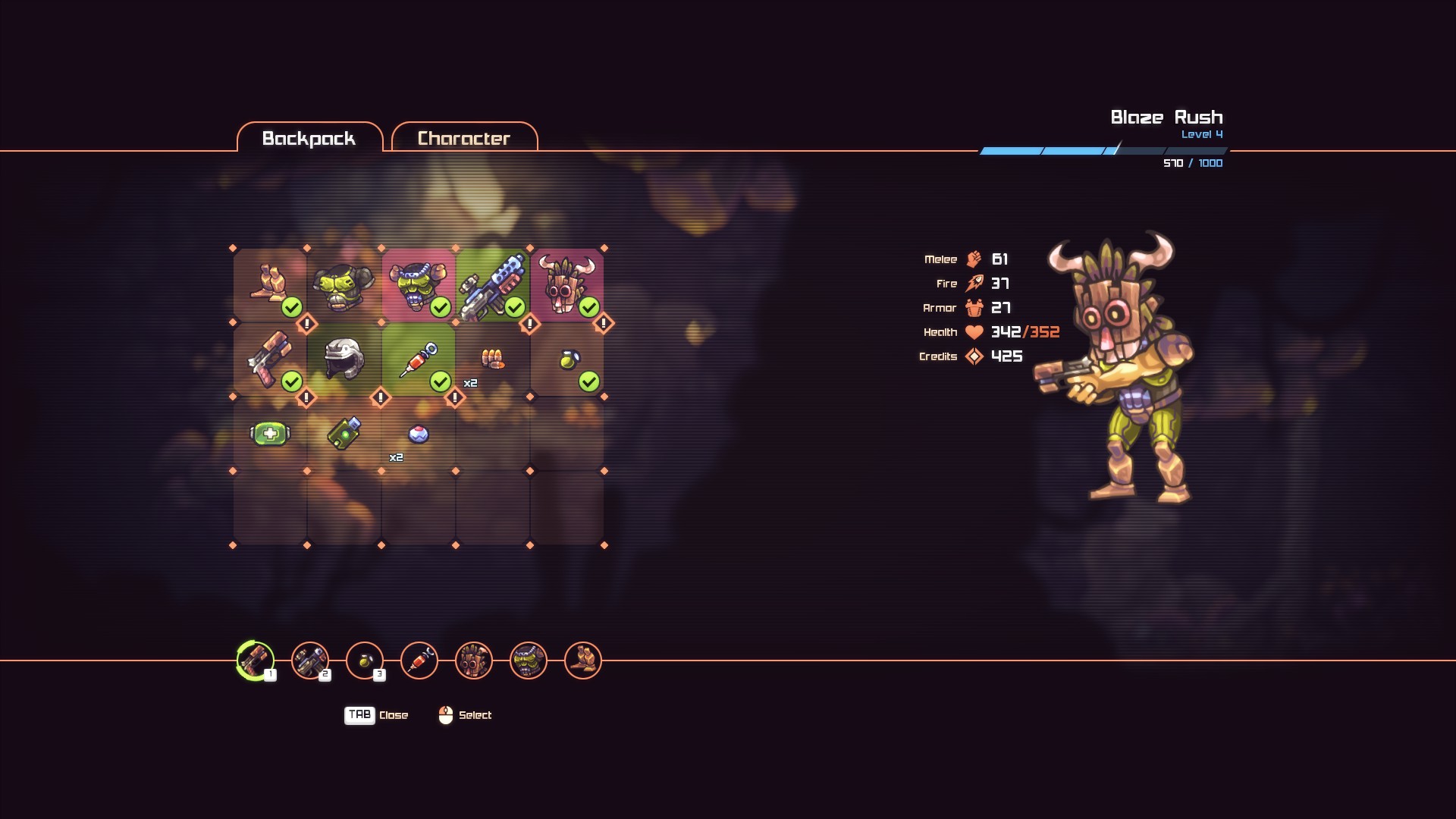Click the syringe in the equipment bar
Screen dimensions: 1456x819
pyautogui.click(x=419, y=661)
